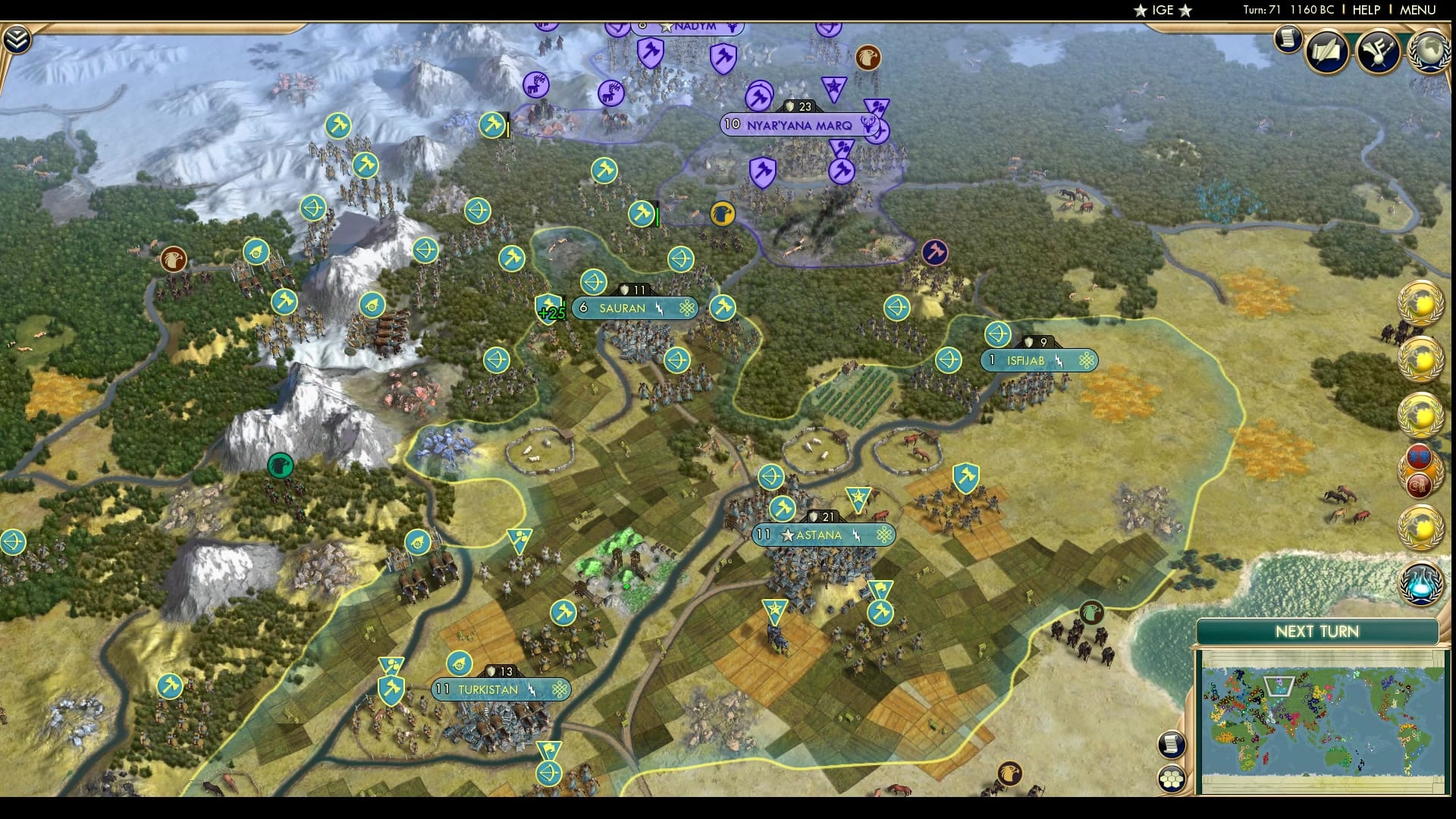Toggle the hex Strategic View mode
Image resolution: width=1456 pixels, height=819 pixels.
(1172, 778)
